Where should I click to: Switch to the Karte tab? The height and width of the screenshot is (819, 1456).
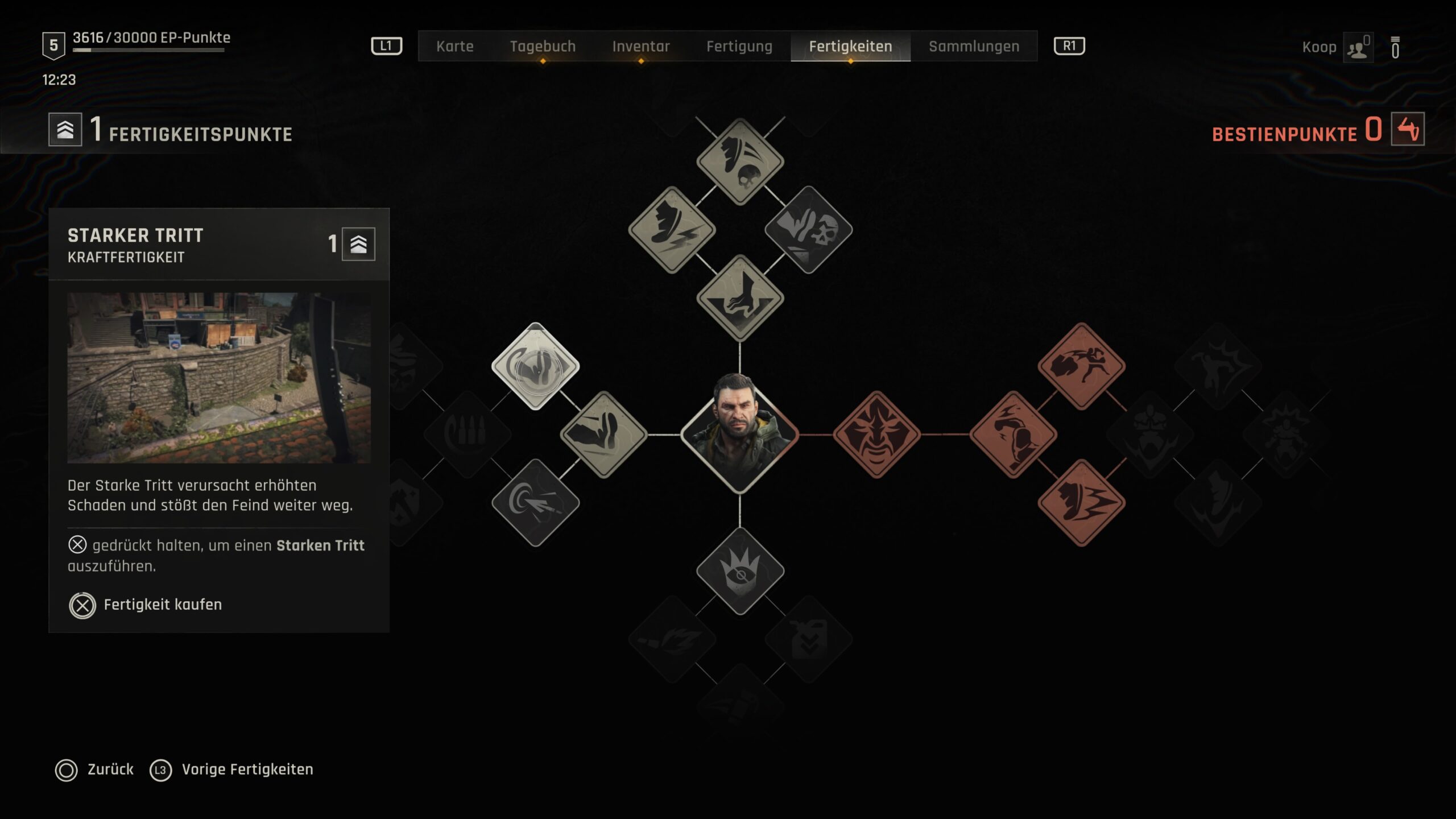[454, 46]
